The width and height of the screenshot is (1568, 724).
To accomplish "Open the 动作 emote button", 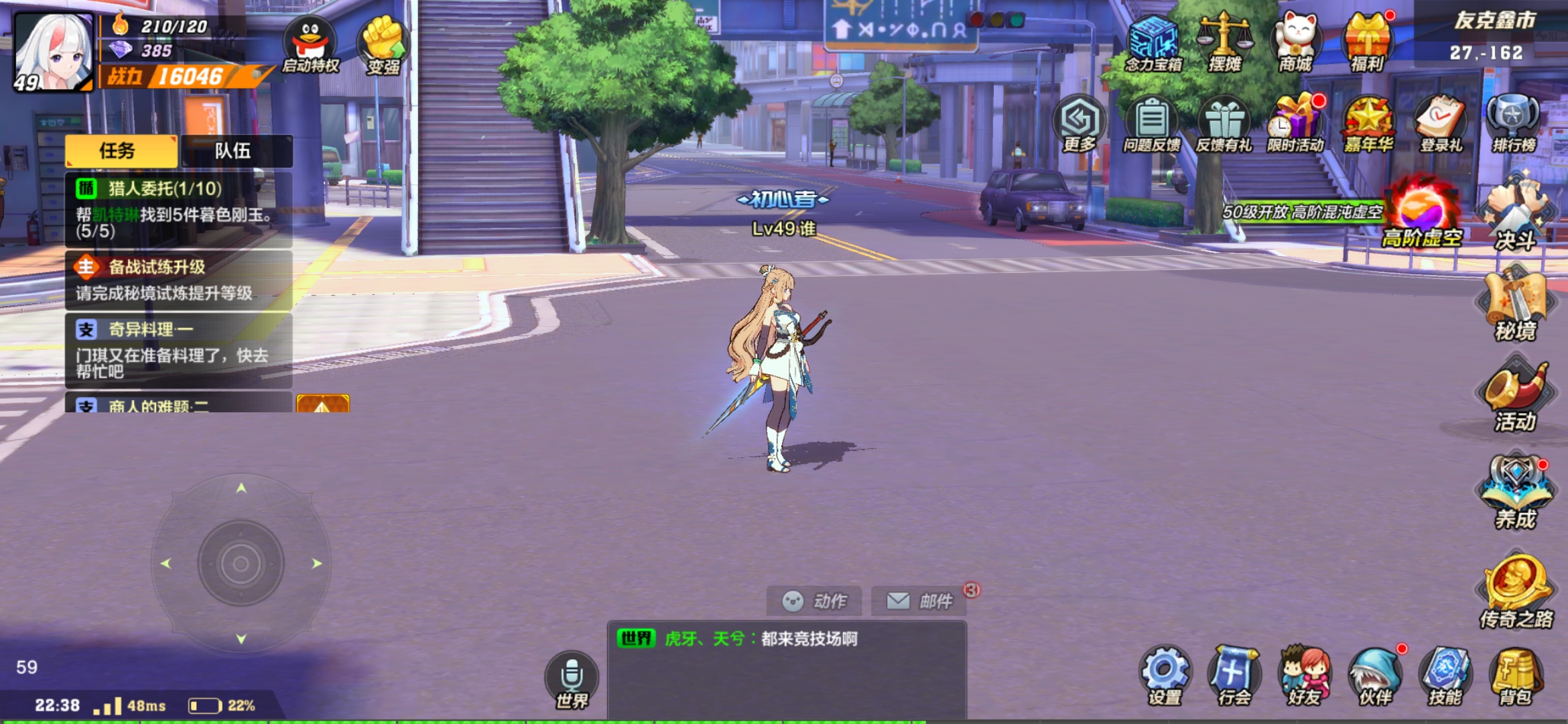I will pos(814,601).
